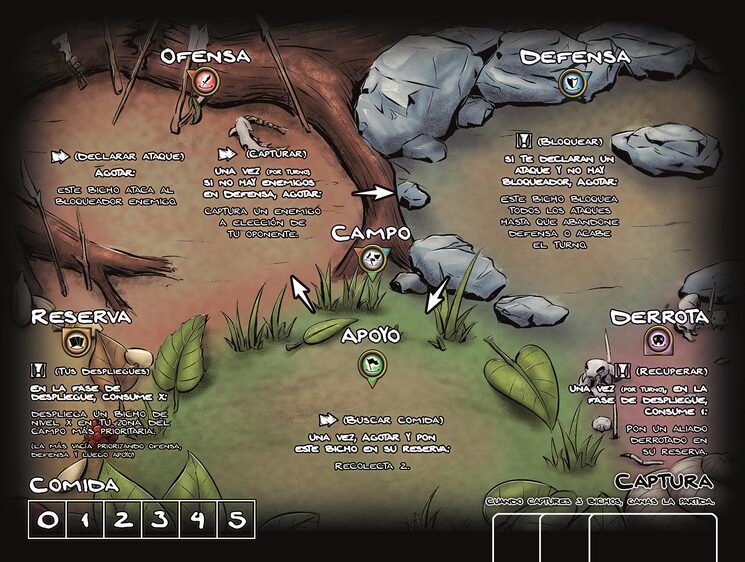Choose the Campo zone icon
Screen dimensions: 745x562
[372, 259]
